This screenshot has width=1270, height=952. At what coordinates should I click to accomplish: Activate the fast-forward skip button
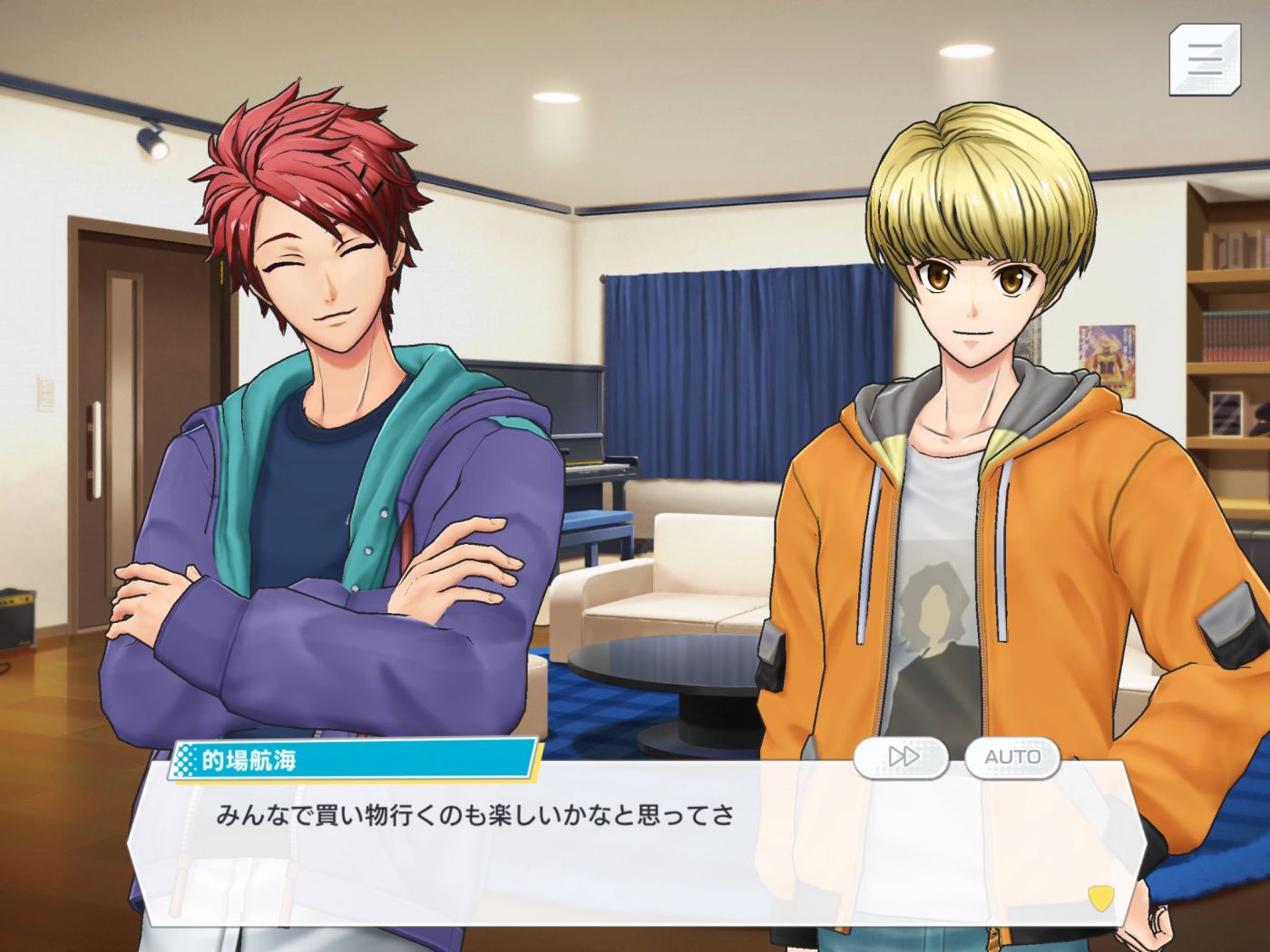tap(902, 756)
